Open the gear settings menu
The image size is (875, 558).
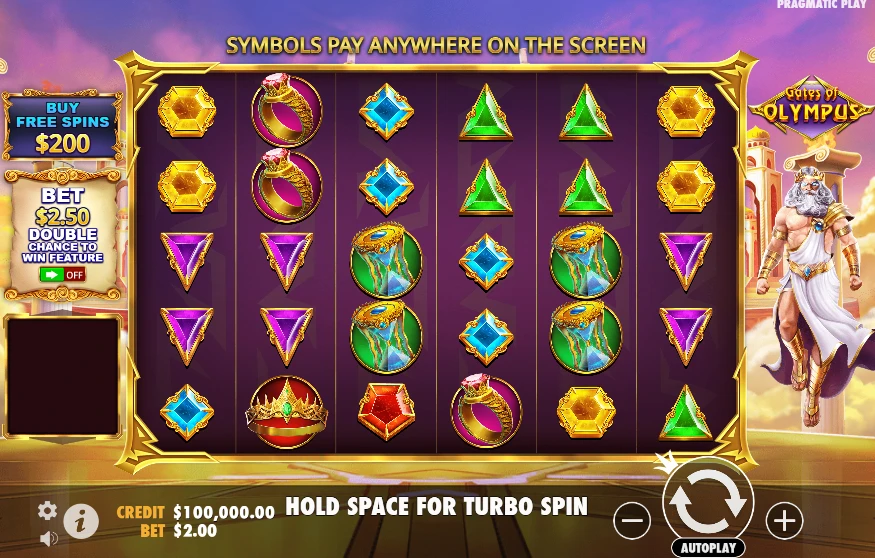[47, 511]
